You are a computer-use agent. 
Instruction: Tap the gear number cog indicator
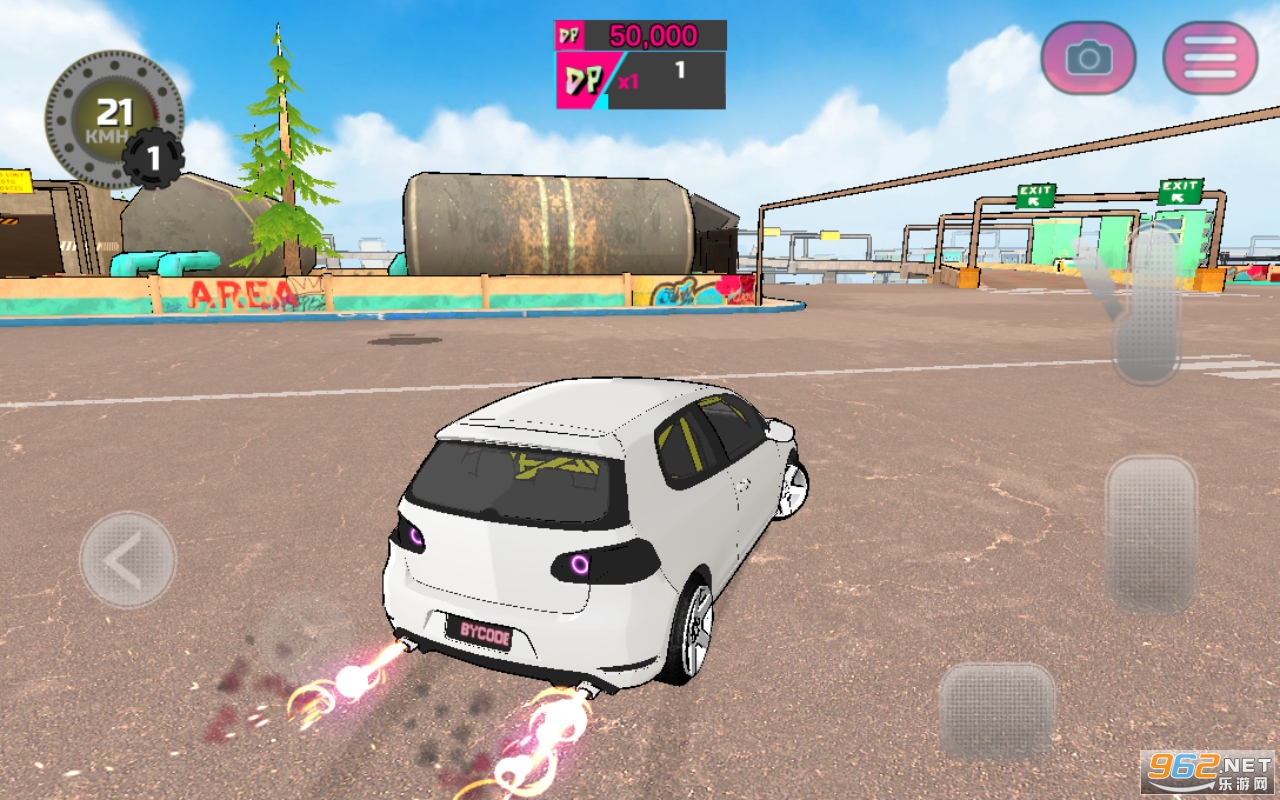[153, 158]
